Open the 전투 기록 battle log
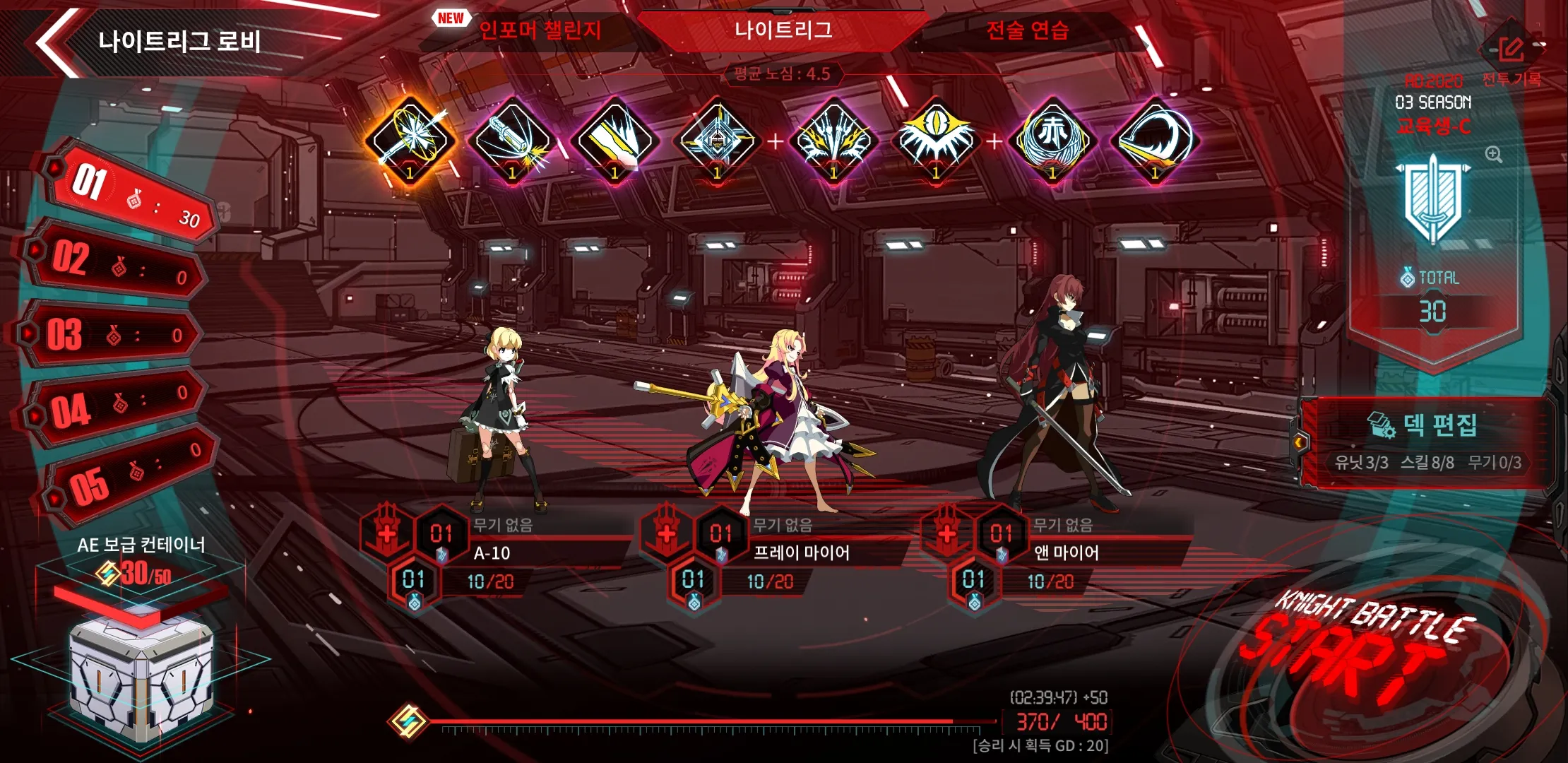This screenshot has width=1568, height=763. pos(1511,59)
